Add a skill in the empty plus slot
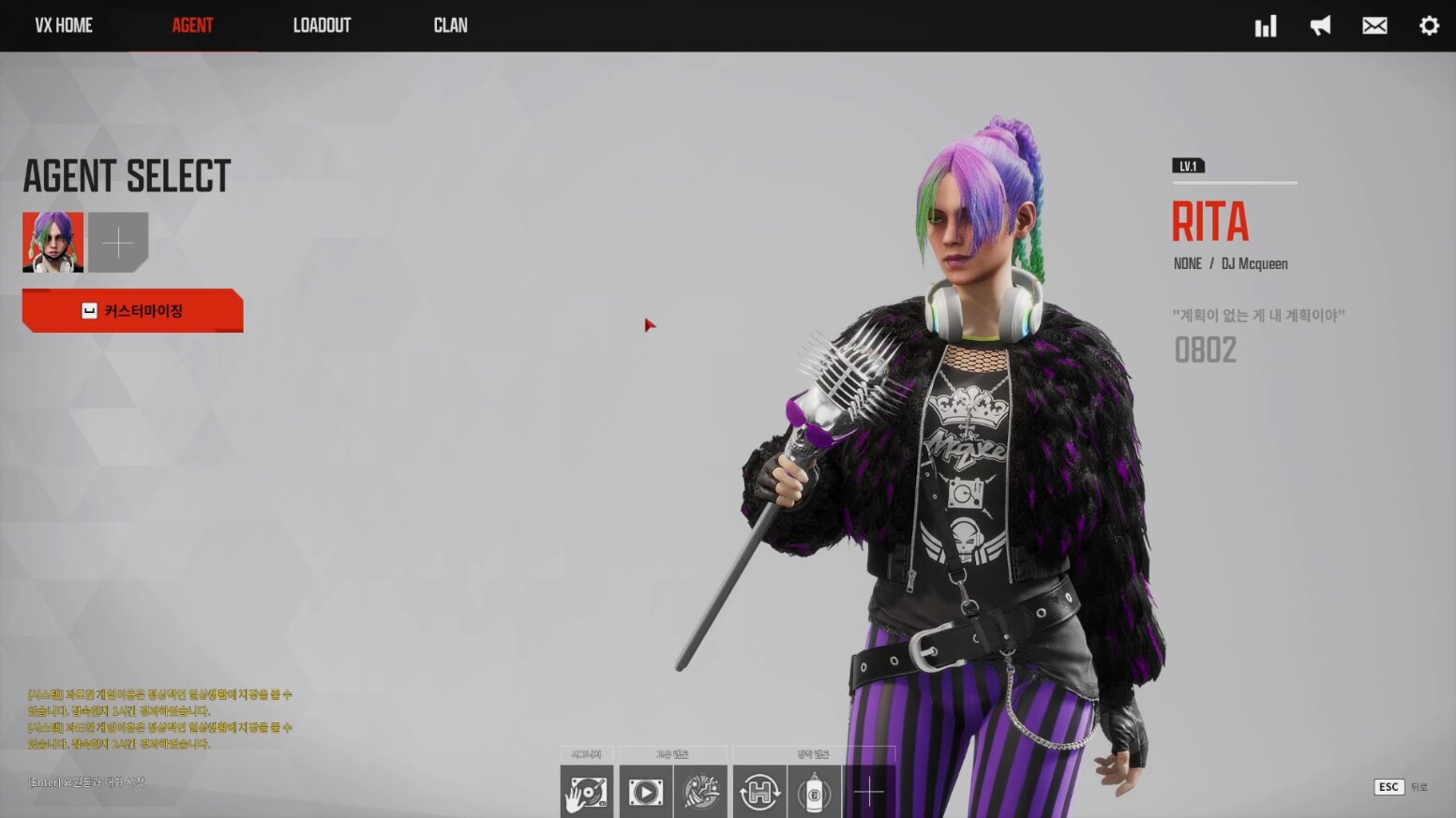Screen dimensions: 1456x818 click(x=869, y=792)
